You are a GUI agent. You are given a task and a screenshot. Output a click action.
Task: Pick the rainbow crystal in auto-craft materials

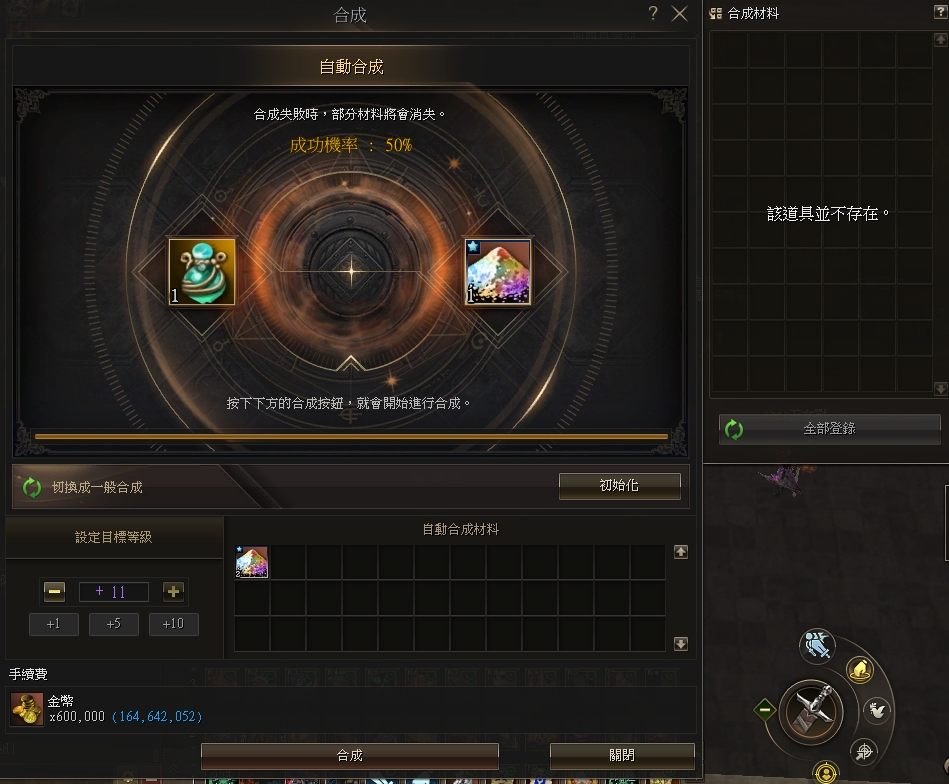point(252,563)
